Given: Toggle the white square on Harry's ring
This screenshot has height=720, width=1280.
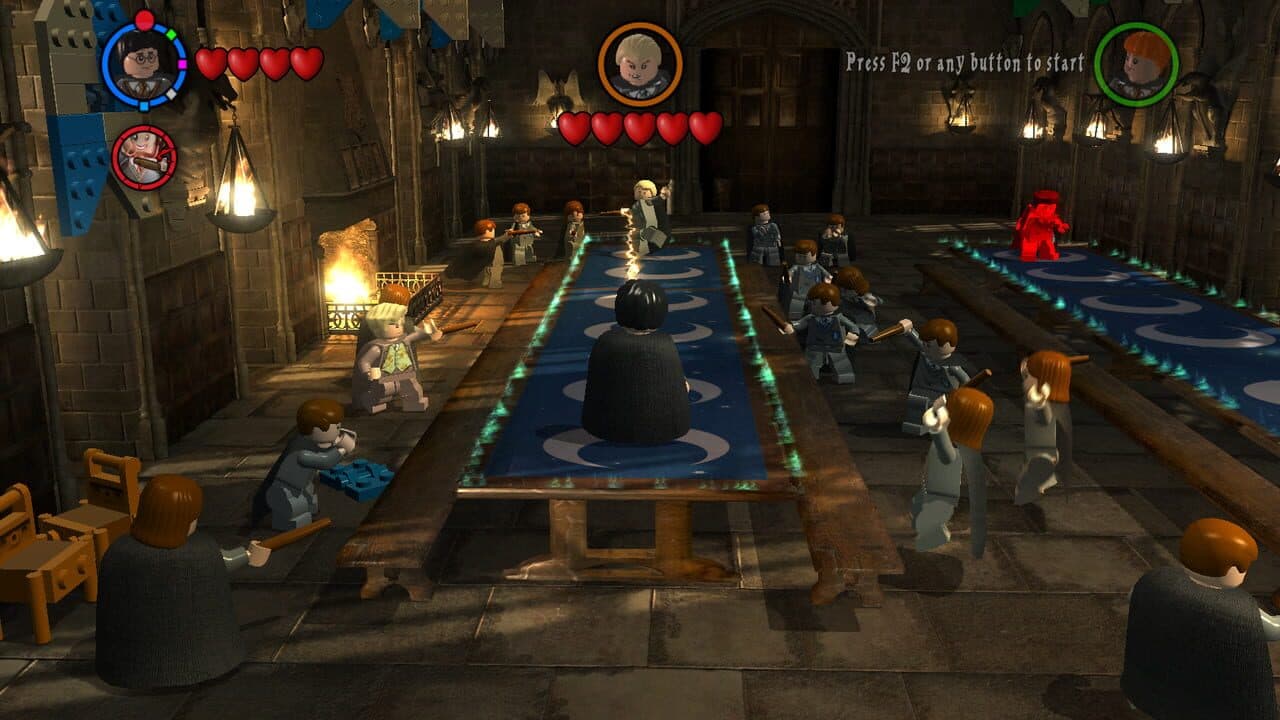Looking at the screenshot, I should click(x=171, y=93).
